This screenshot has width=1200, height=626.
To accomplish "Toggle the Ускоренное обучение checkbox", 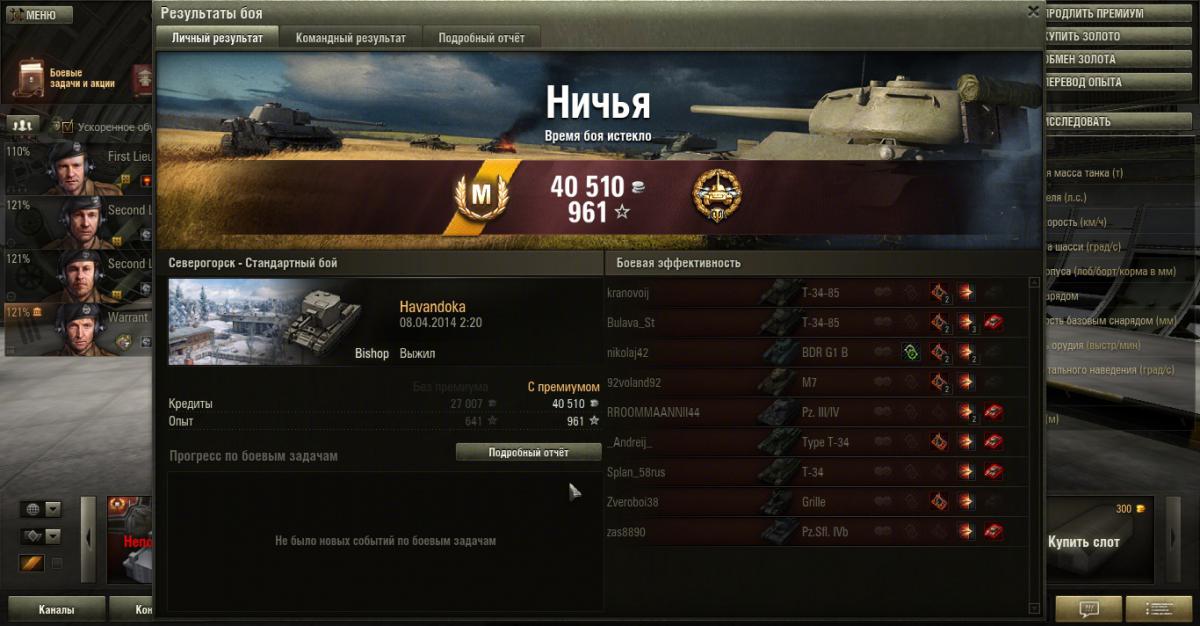I will coord(68,127).
